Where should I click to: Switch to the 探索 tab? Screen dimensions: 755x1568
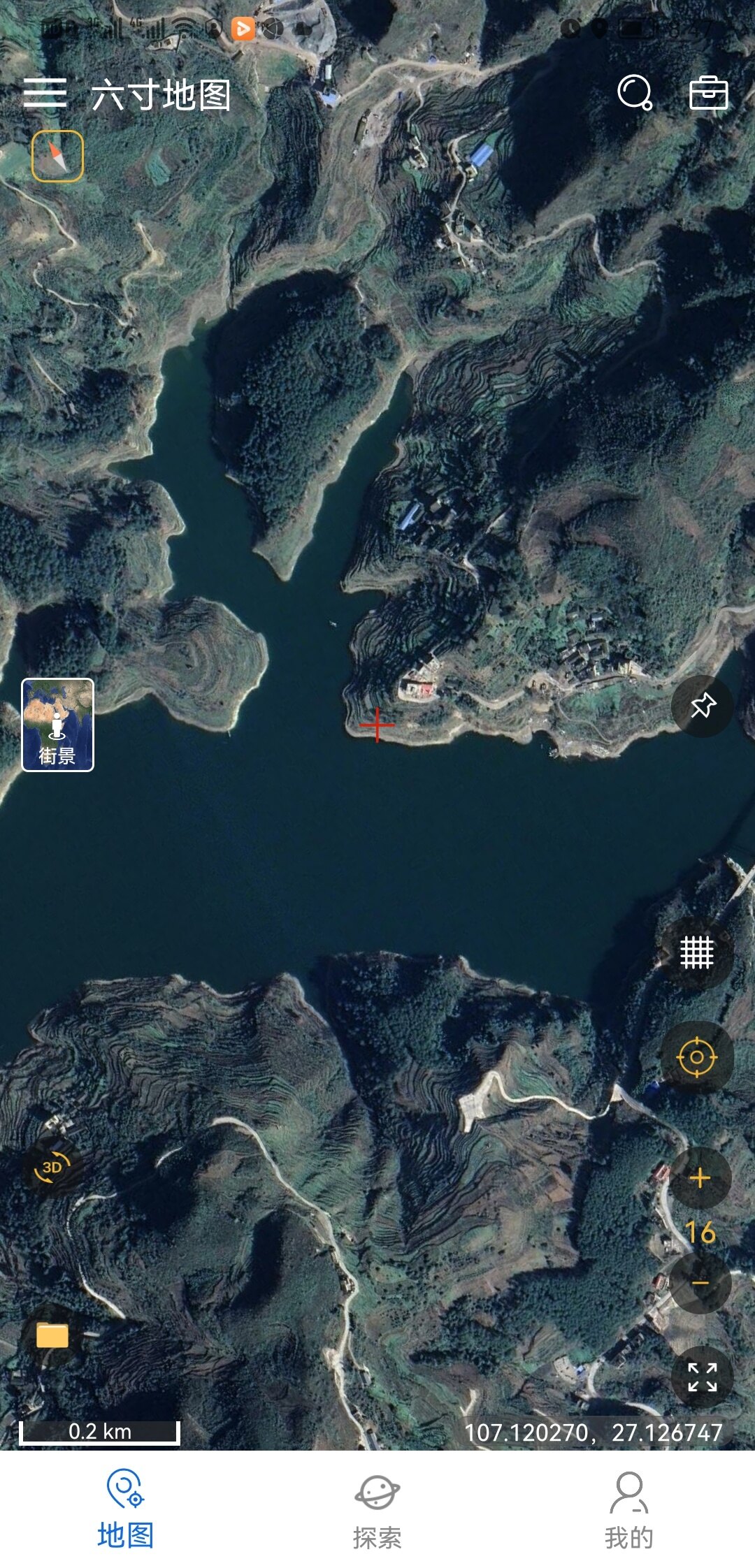tap(377, 1509)
